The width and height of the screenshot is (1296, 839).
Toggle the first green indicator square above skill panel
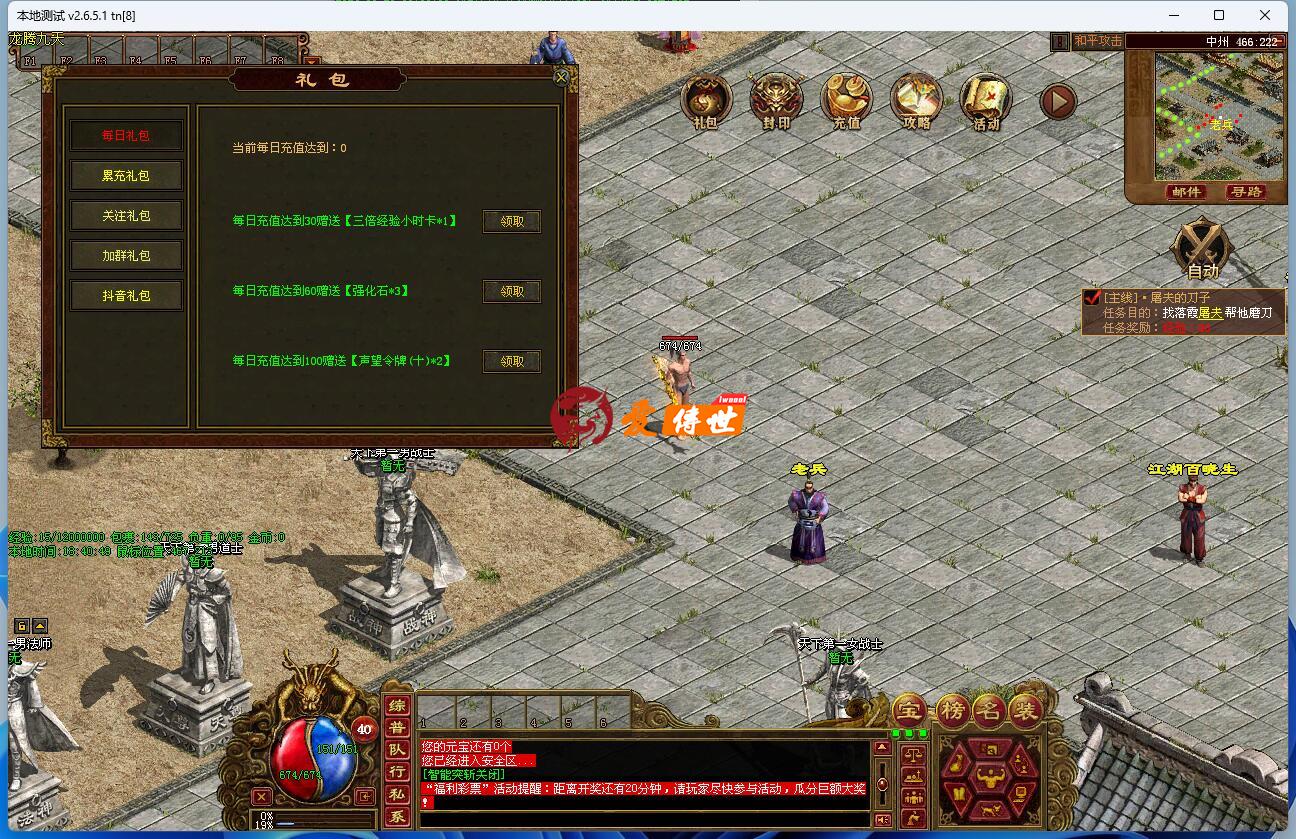[895, 733]
